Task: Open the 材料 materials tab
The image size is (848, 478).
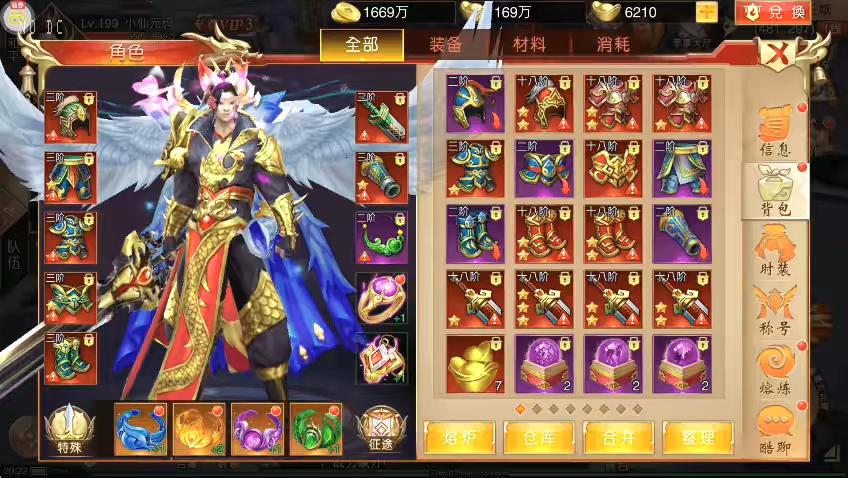Action: (529, 45)
